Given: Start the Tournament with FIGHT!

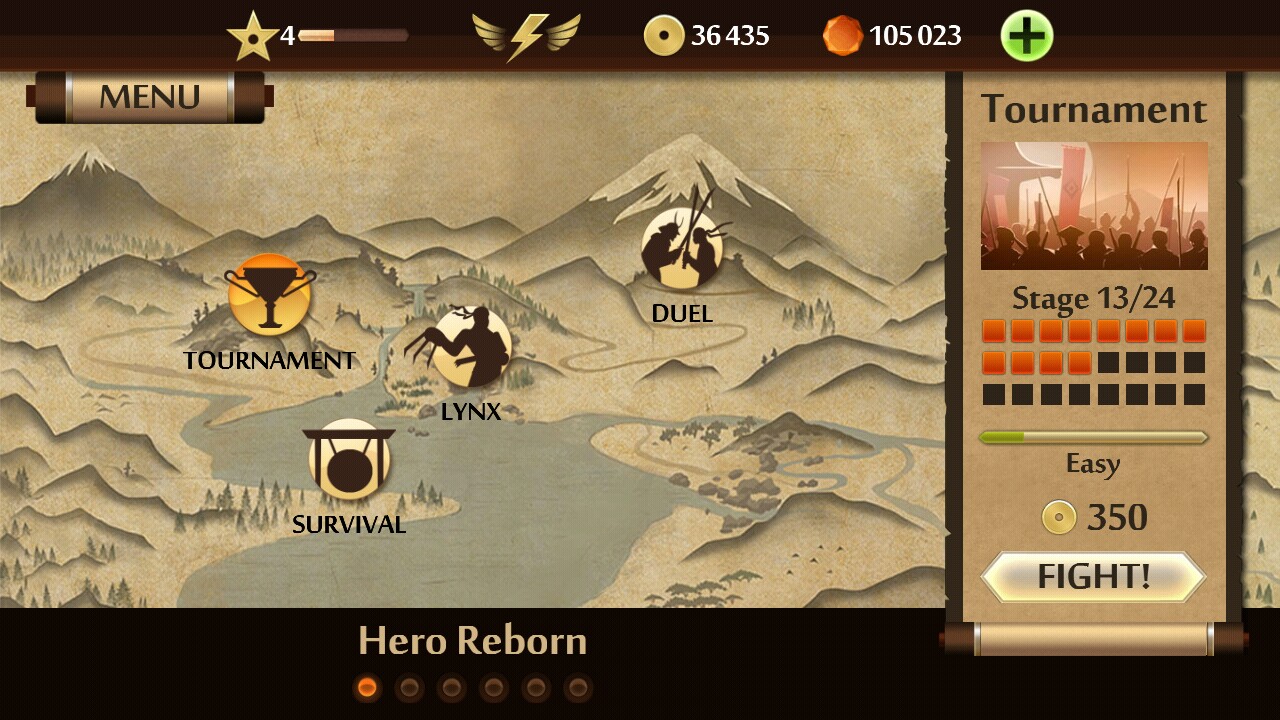Looking at the screenshot, I should [x=1093, y=577].
